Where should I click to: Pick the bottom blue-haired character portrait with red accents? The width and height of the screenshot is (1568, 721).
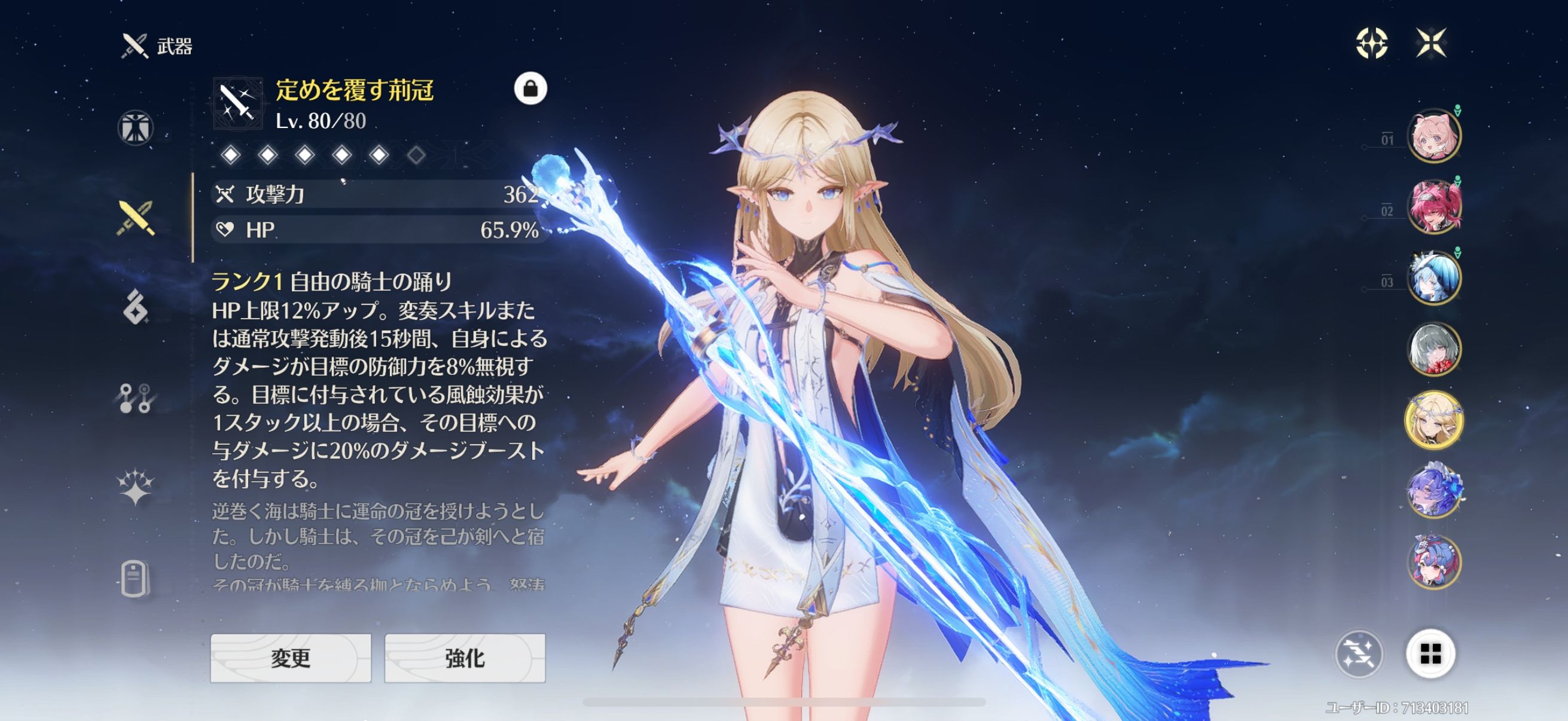tap(1434, 561)
